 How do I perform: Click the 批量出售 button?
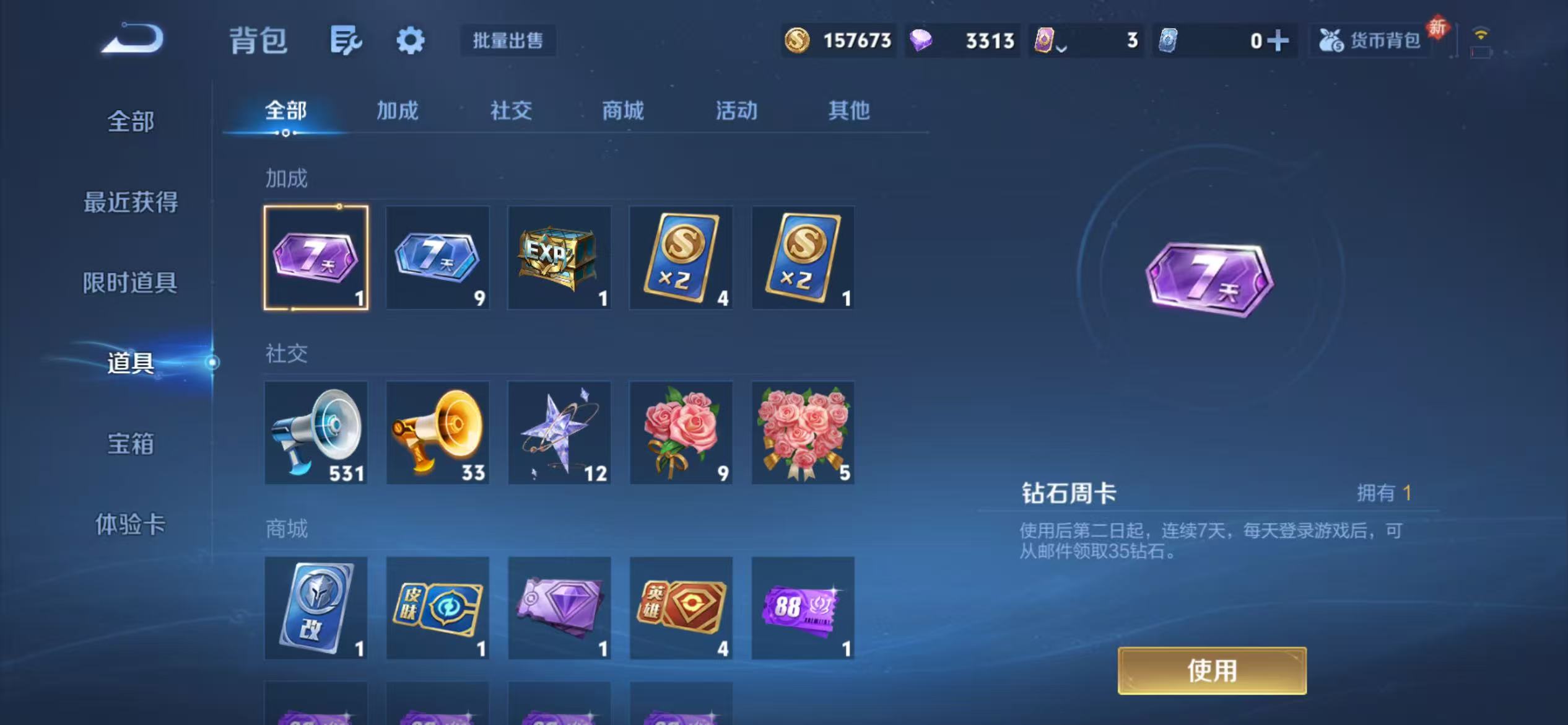pyautogui.click(x=507, y=40)
